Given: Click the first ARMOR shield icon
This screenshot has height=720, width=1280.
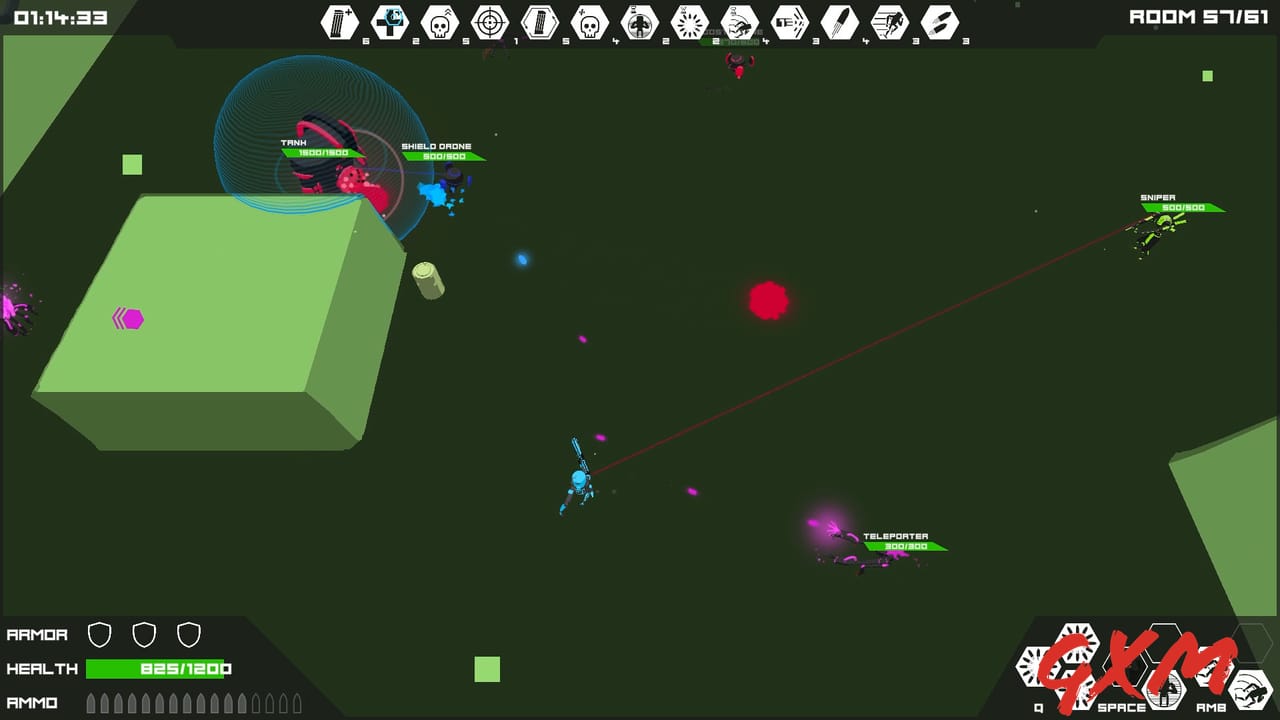Looking at the screenshot, I should tap(101, 634).
